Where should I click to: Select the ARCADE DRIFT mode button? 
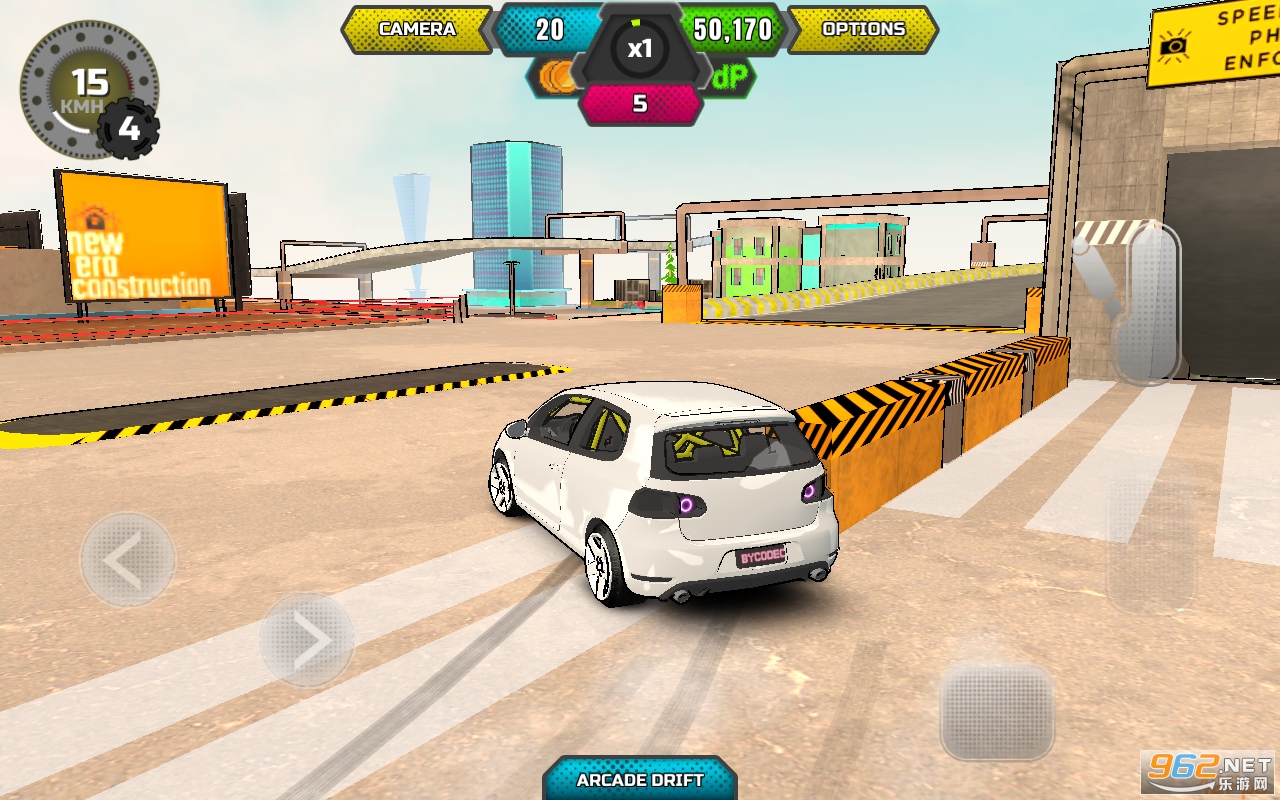click(x=640, y=779)
